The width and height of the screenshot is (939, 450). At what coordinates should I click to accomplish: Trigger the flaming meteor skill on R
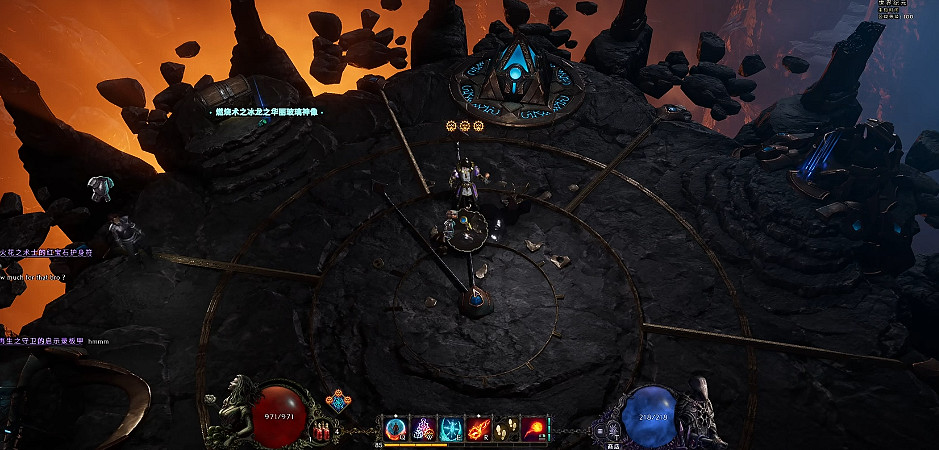(x=480, y=430)
